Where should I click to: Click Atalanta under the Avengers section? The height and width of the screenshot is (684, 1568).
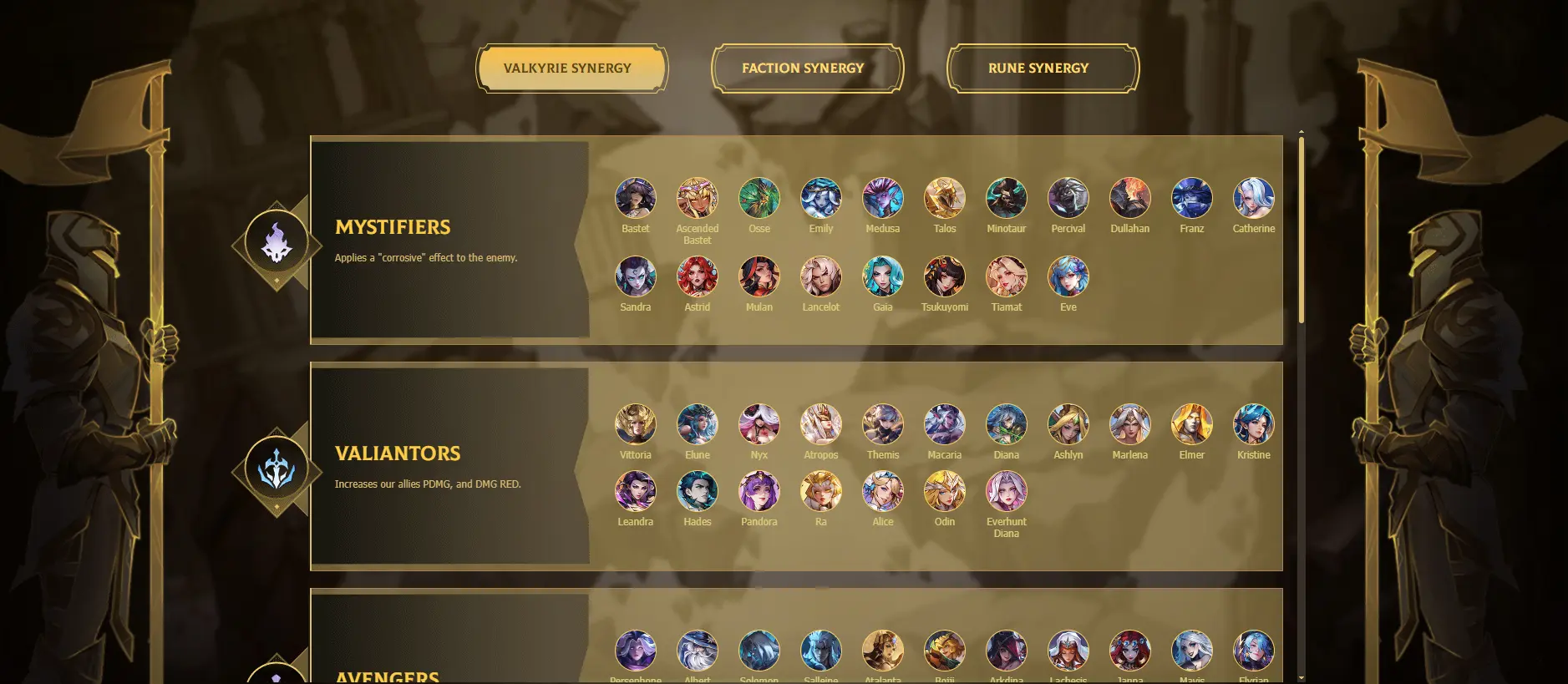click(883, 651)
